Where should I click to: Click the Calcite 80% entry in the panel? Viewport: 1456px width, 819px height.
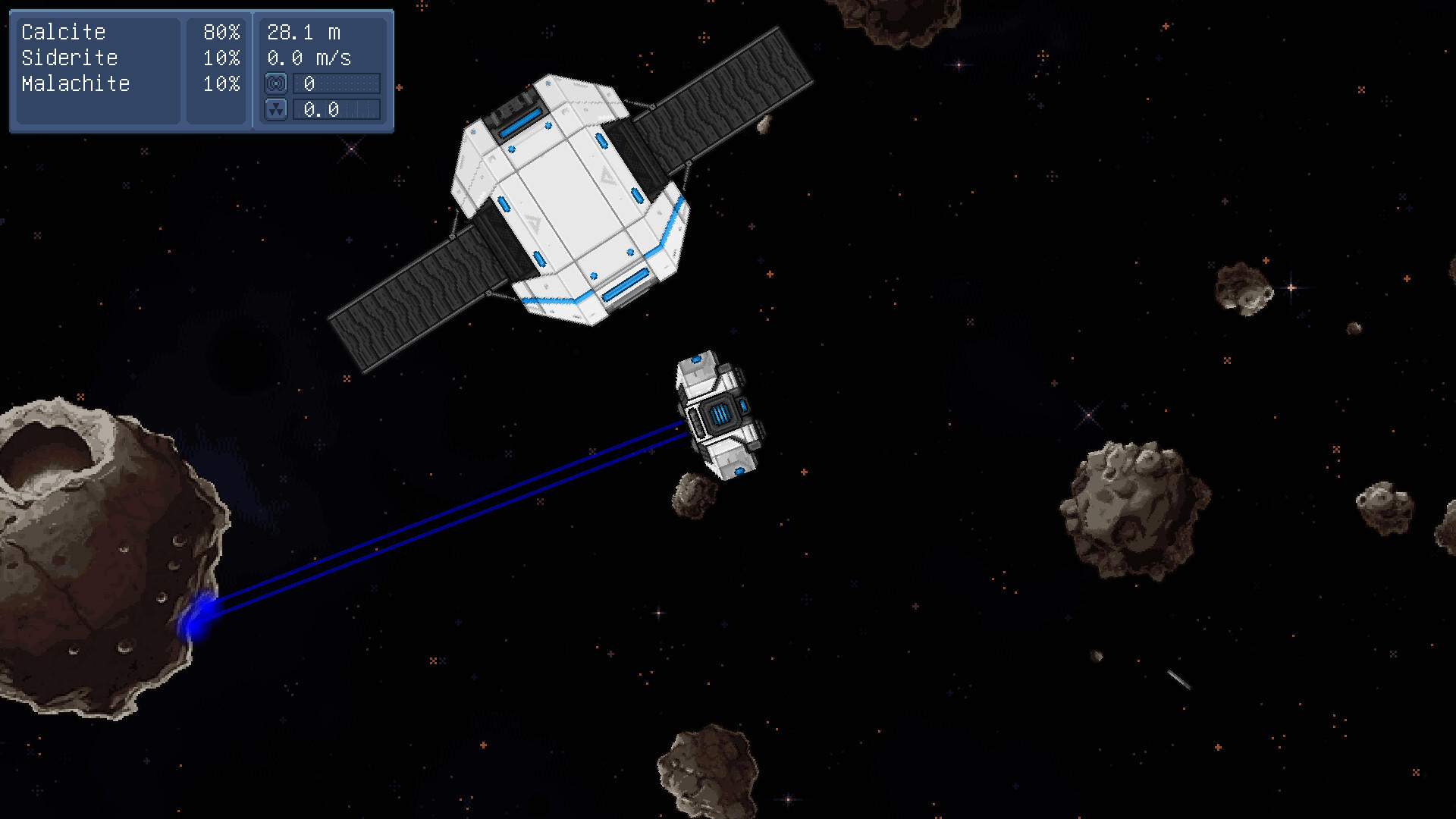129,32
